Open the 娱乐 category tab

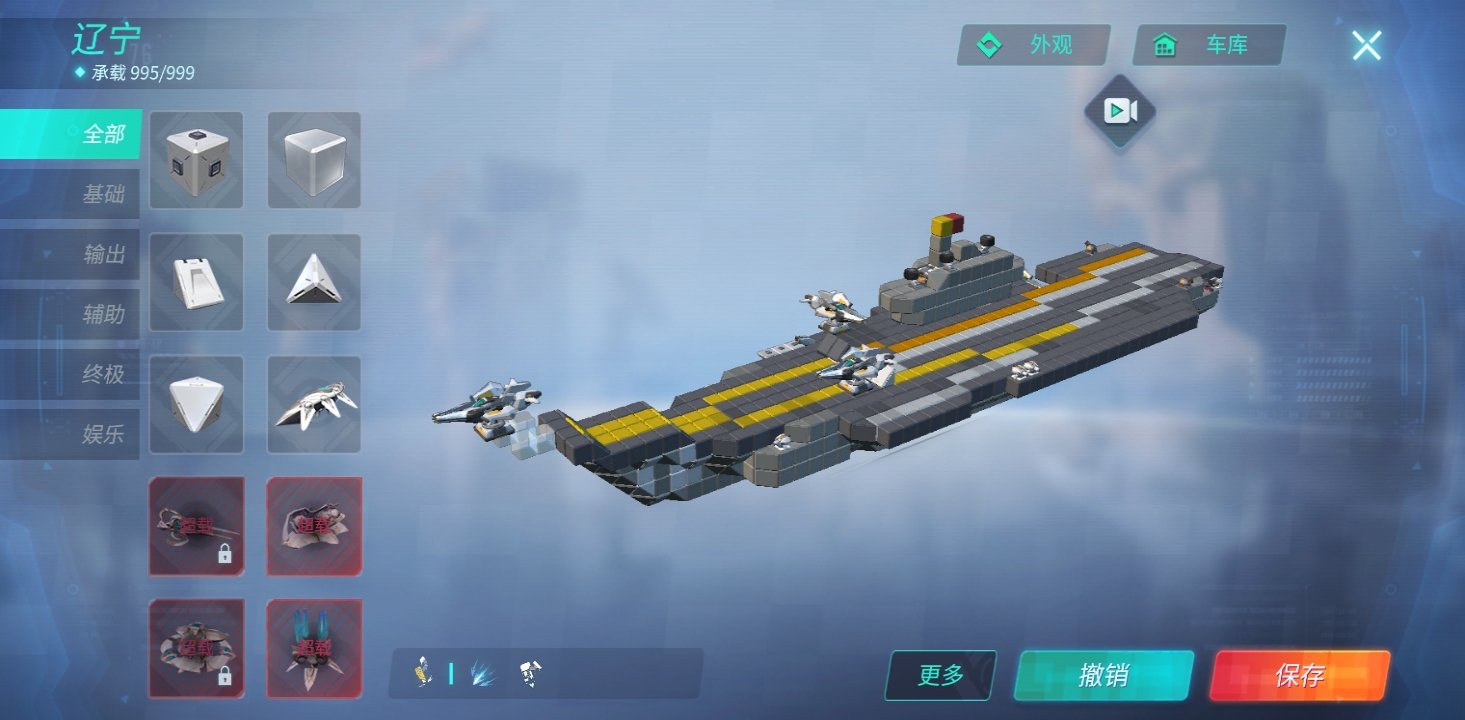[x=72, y=434]
